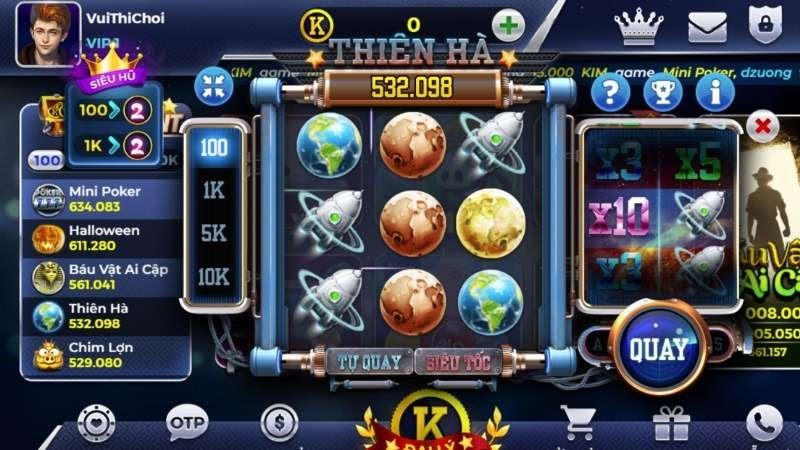Open the info button
This screenshot has width=800, height=450.
click(715, 93)
